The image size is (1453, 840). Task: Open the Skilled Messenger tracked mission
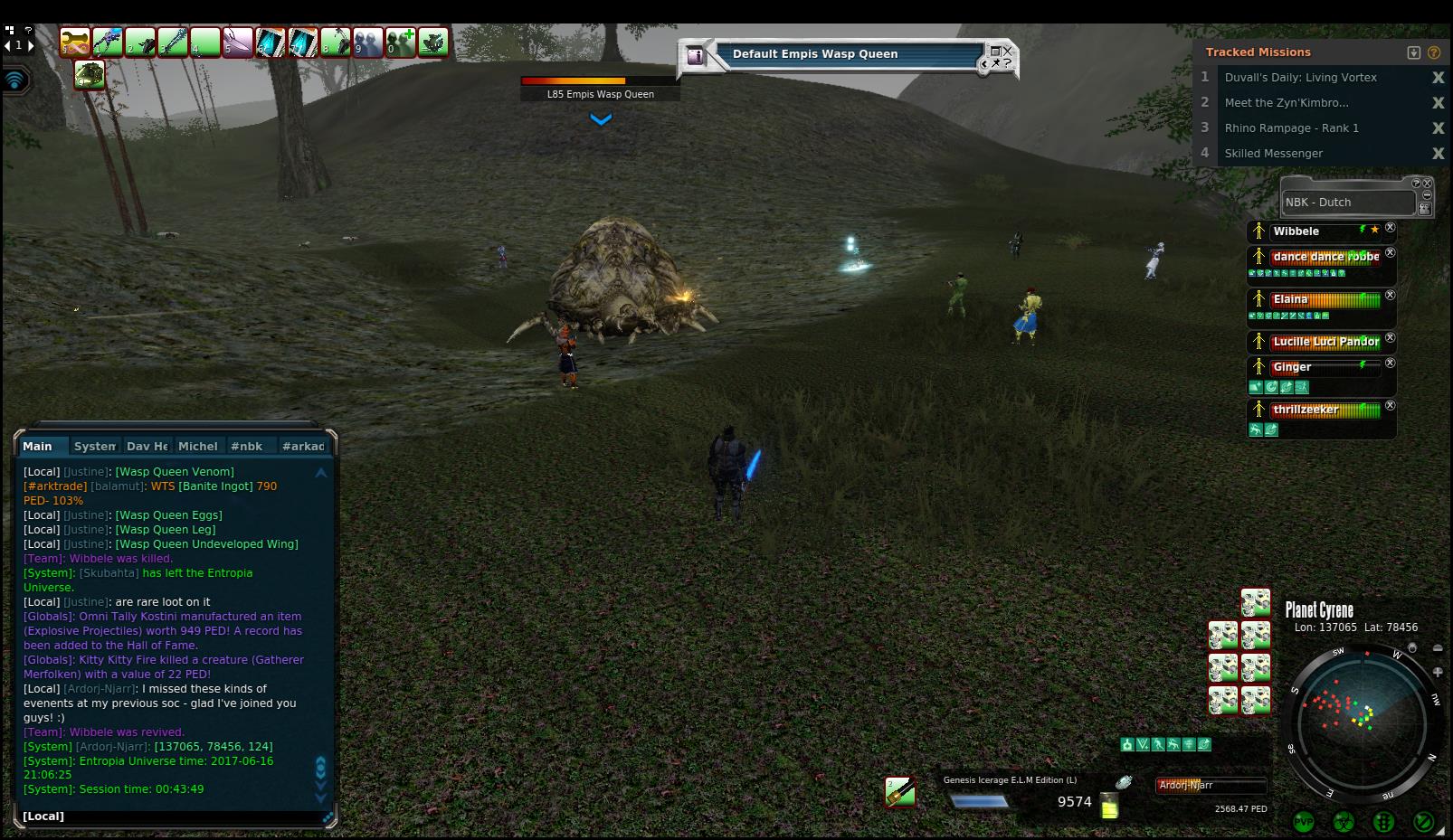pos(1273,154)
